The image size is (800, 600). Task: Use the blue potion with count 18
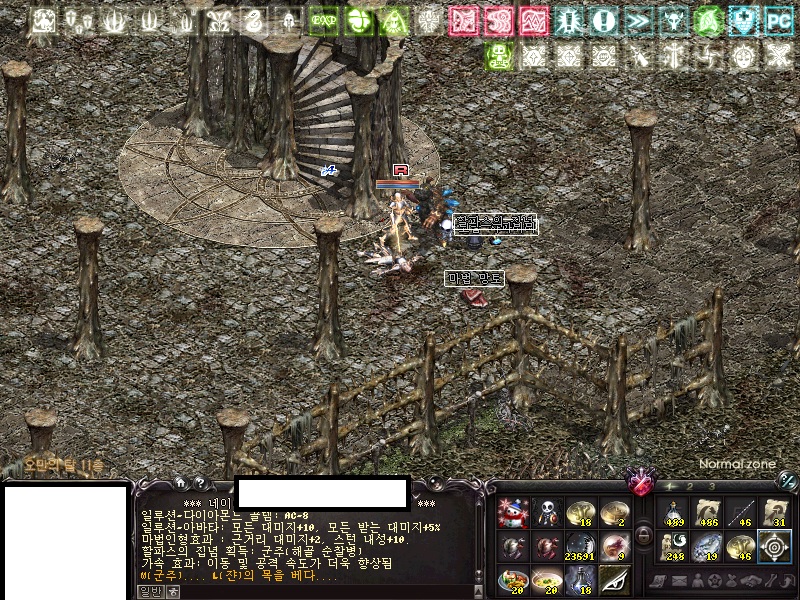point(580,581)
